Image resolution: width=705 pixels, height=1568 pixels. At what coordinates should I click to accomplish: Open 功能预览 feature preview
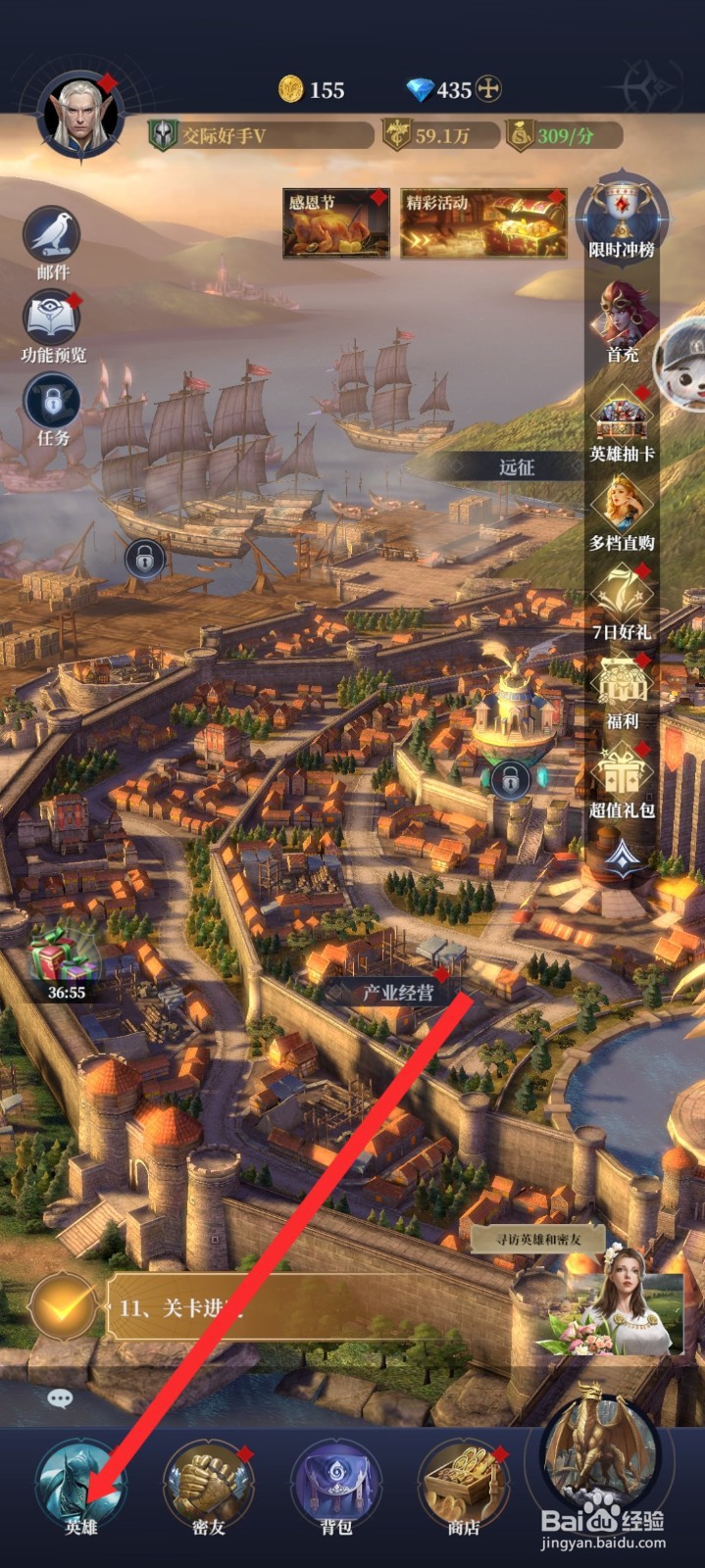[x=53, y=321]
